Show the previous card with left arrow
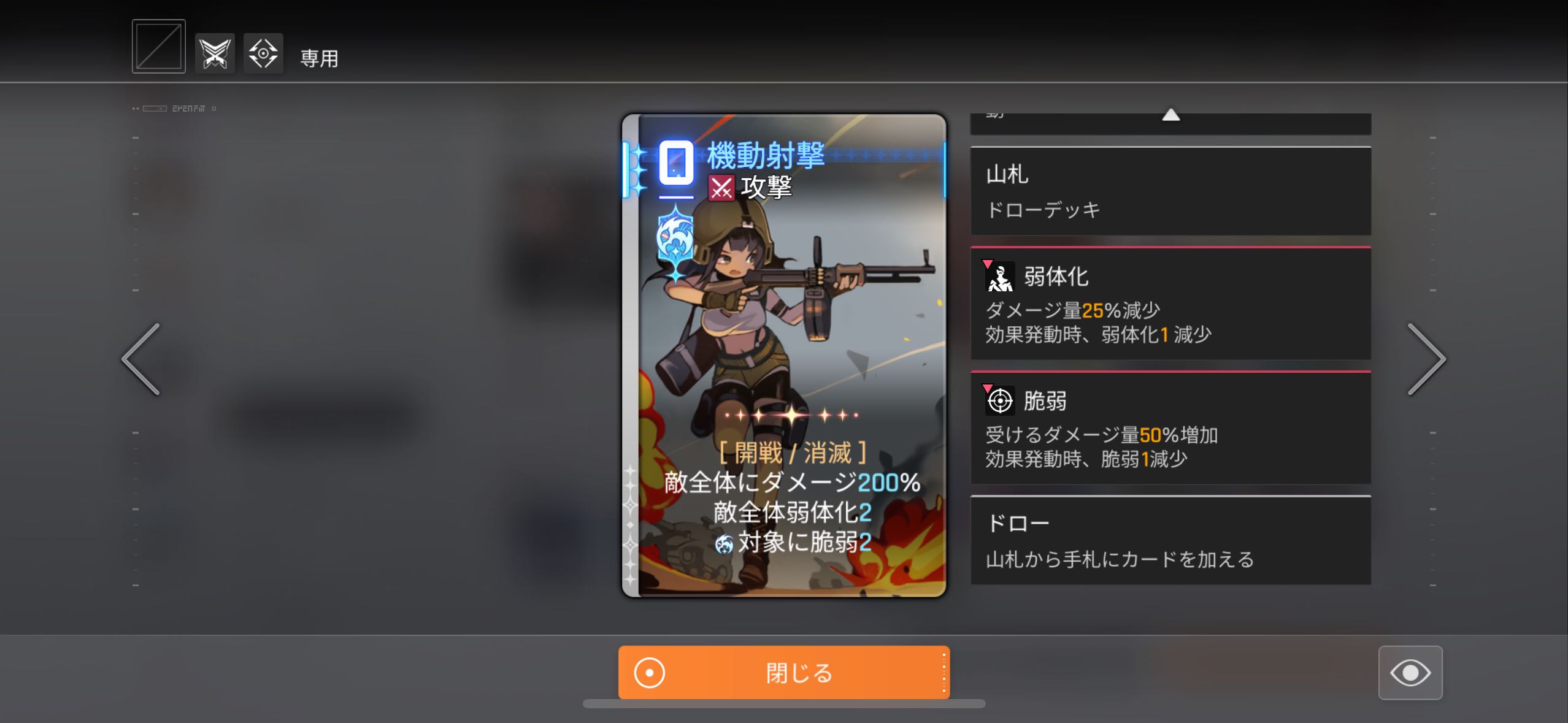The width and height of the screenshot is (1568, 723). 141,359
